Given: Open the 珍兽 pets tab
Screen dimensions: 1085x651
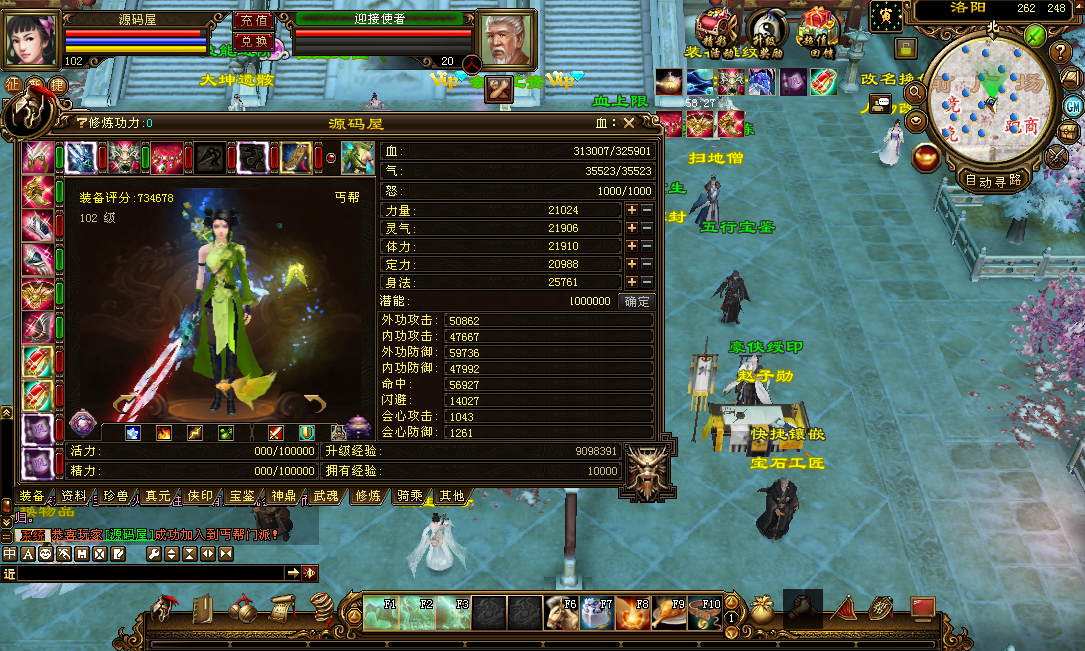Looking at the screenshot, I should click(x=116, y=496).
